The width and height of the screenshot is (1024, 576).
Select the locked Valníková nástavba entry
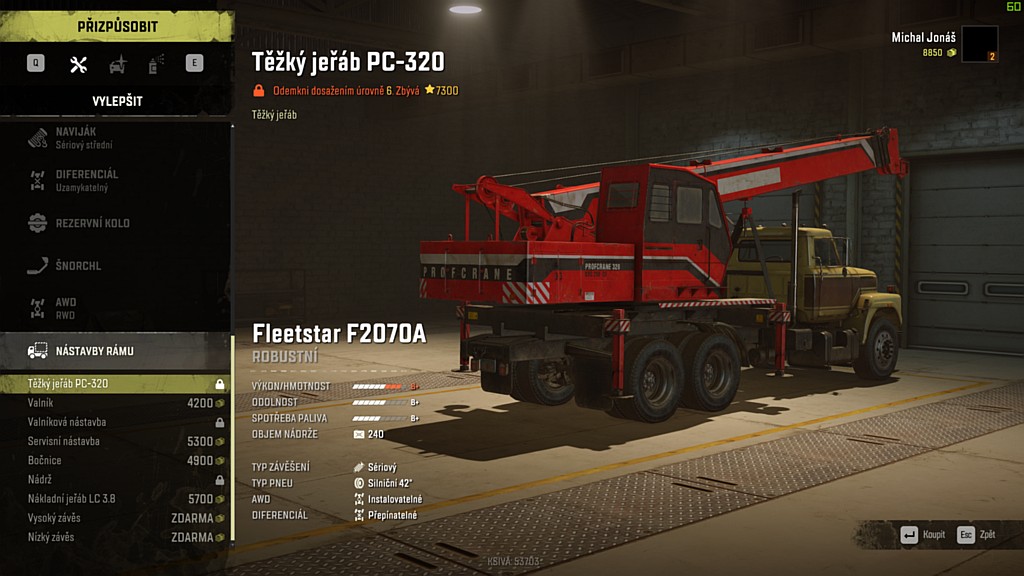[115, 422]
